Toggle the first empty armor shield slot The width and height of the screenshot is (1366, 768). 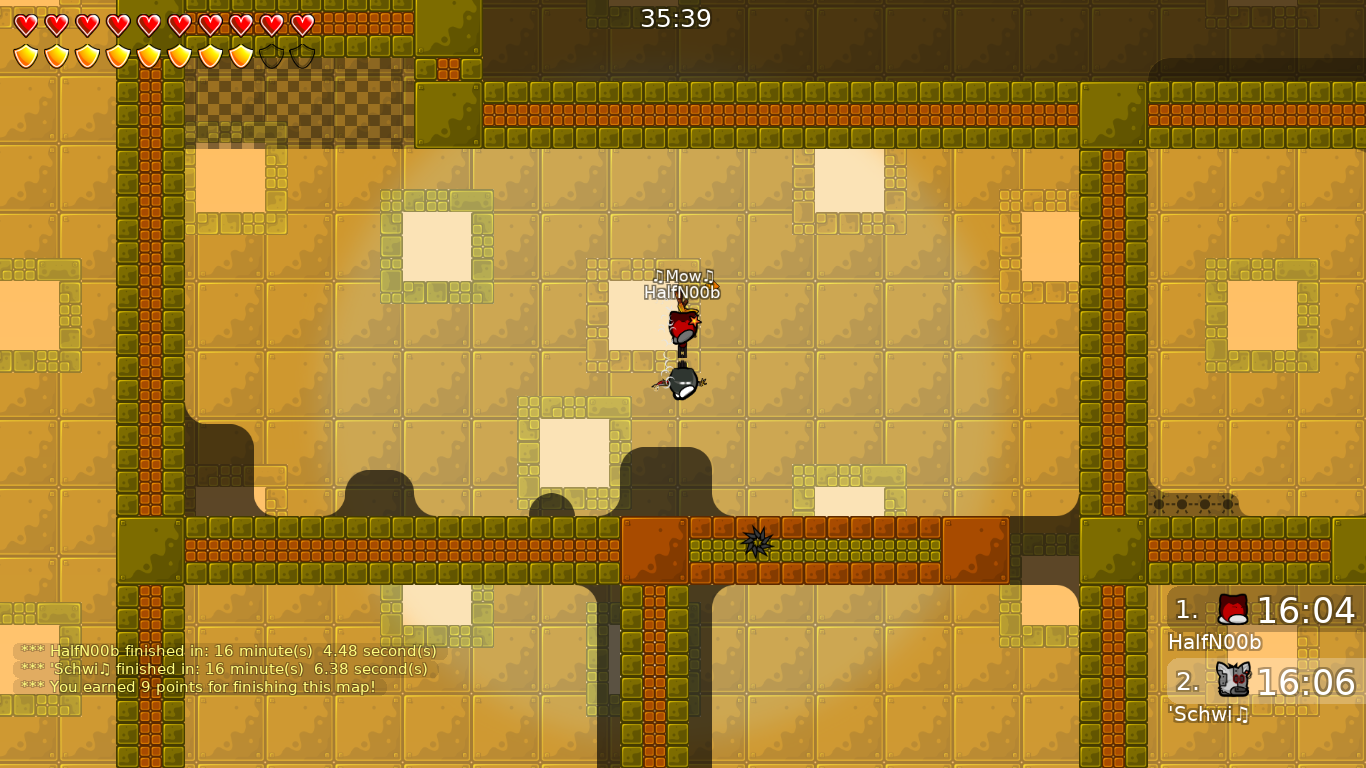click(x=271, y=55)
